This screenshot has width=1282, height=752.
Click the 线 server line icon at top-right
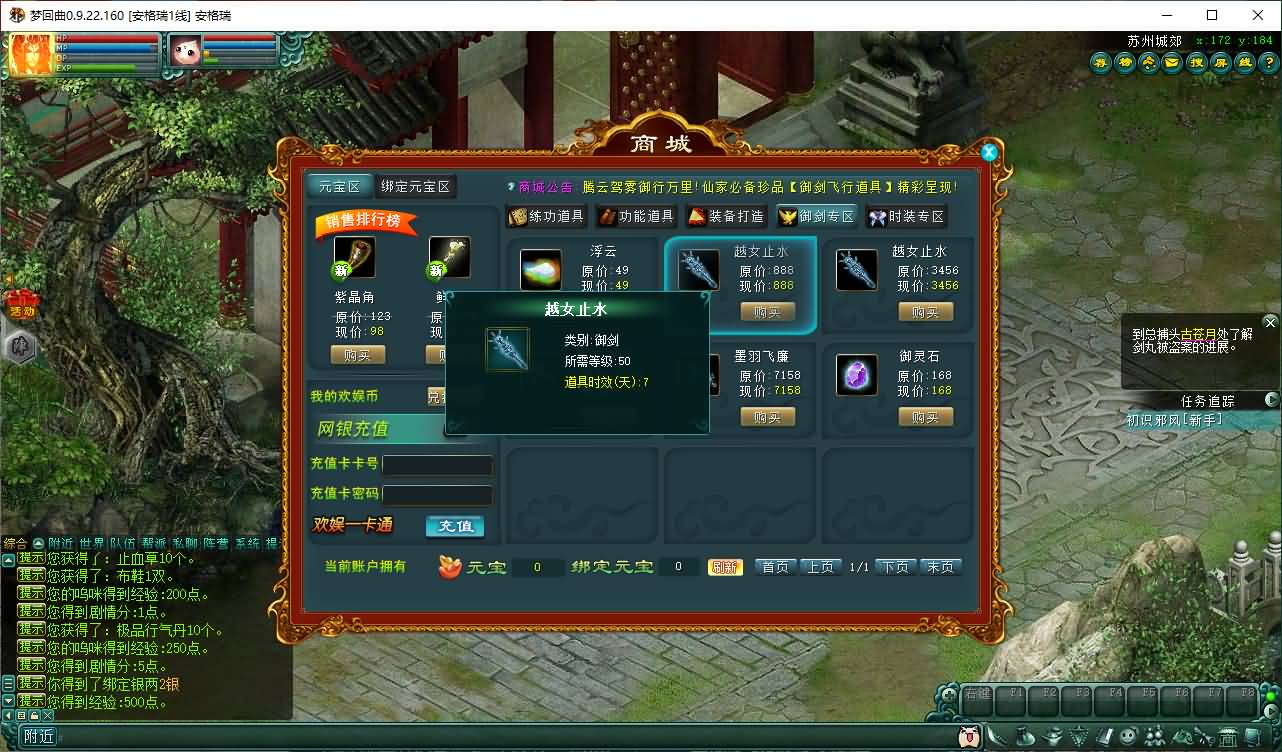coord(1244,62)
